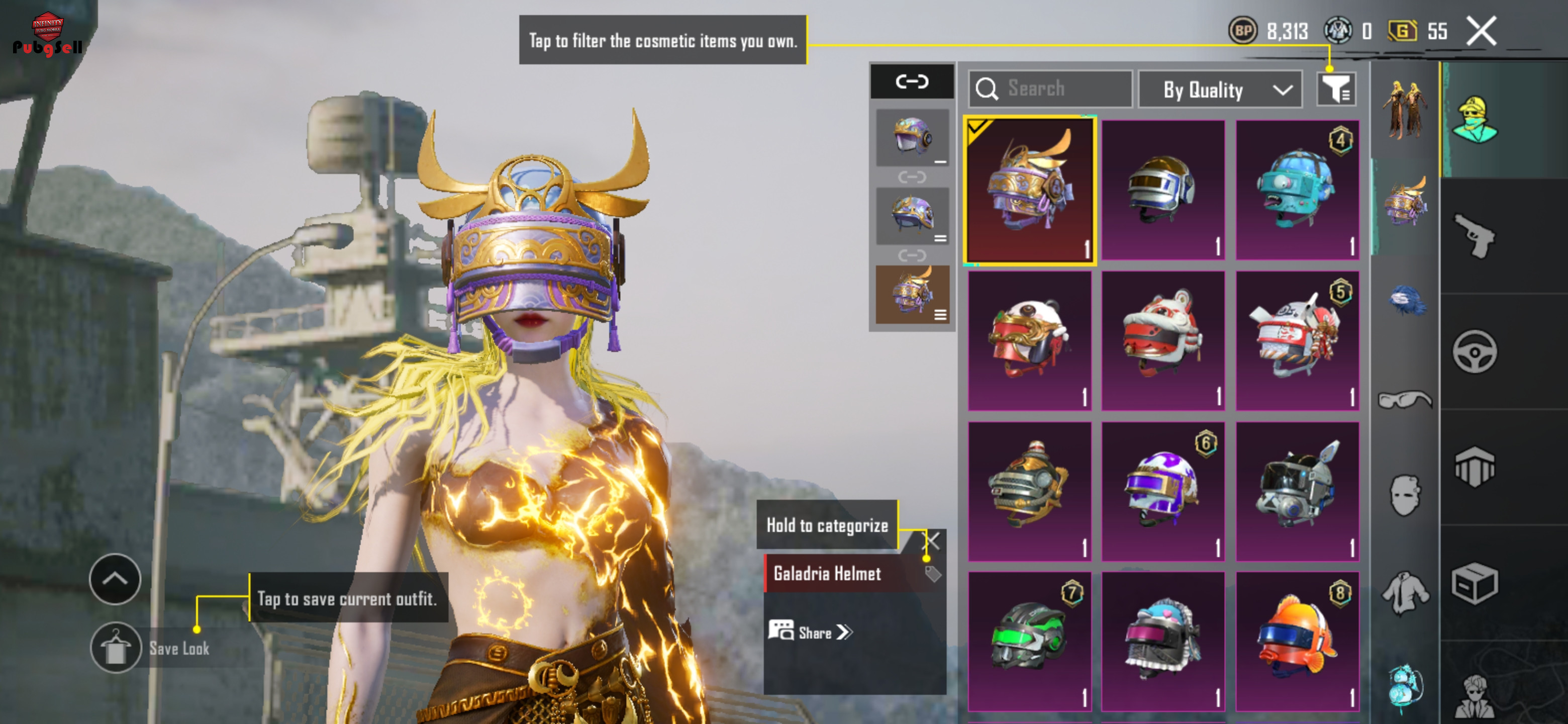The height and width of the screenshot is (724, 1568).
Task: Open the full outfit sets subcategory
Action: [x=1404, y=110]
